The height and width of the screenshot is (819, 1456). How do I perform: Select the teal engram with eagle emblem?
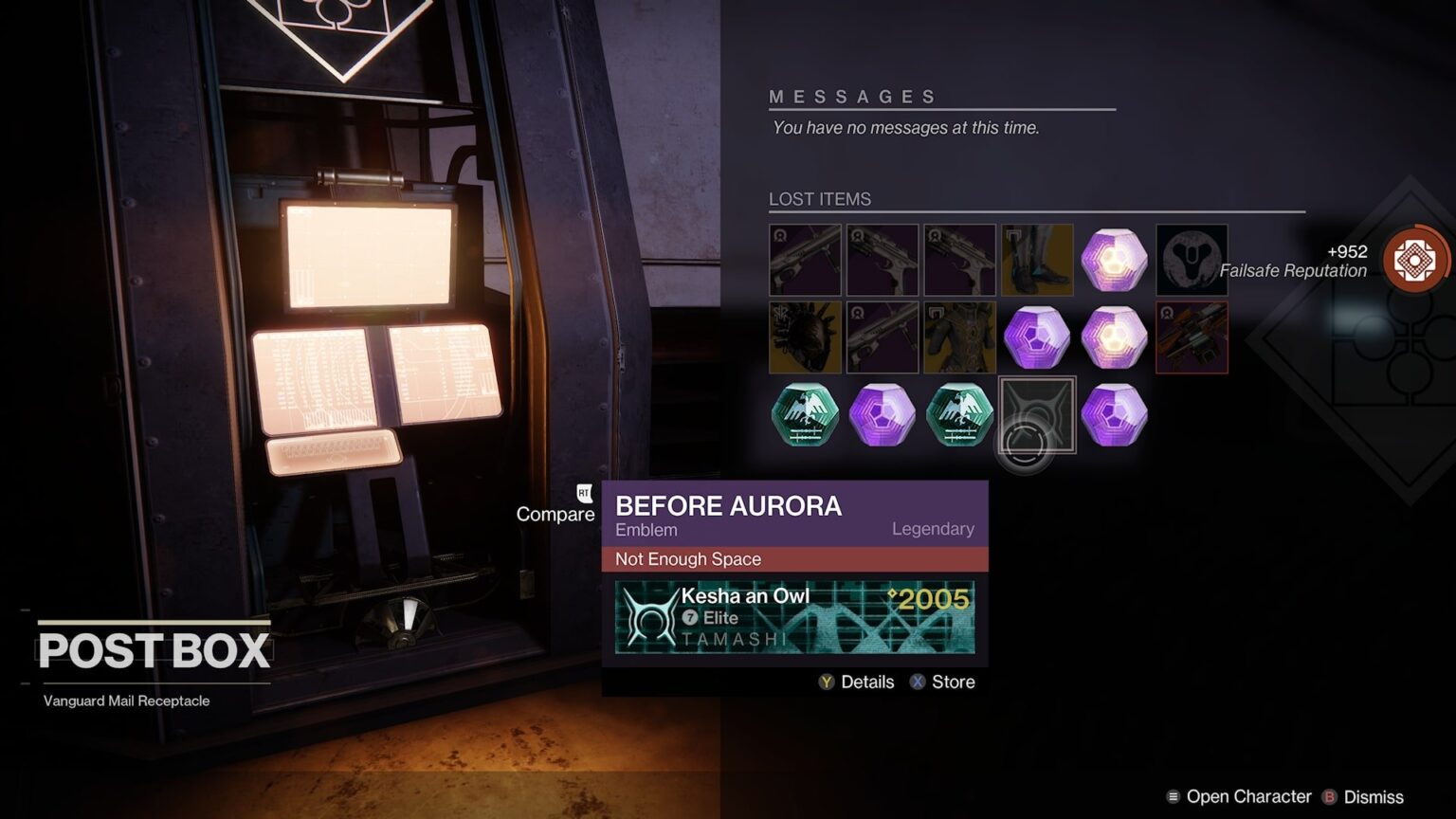[804, 414]
